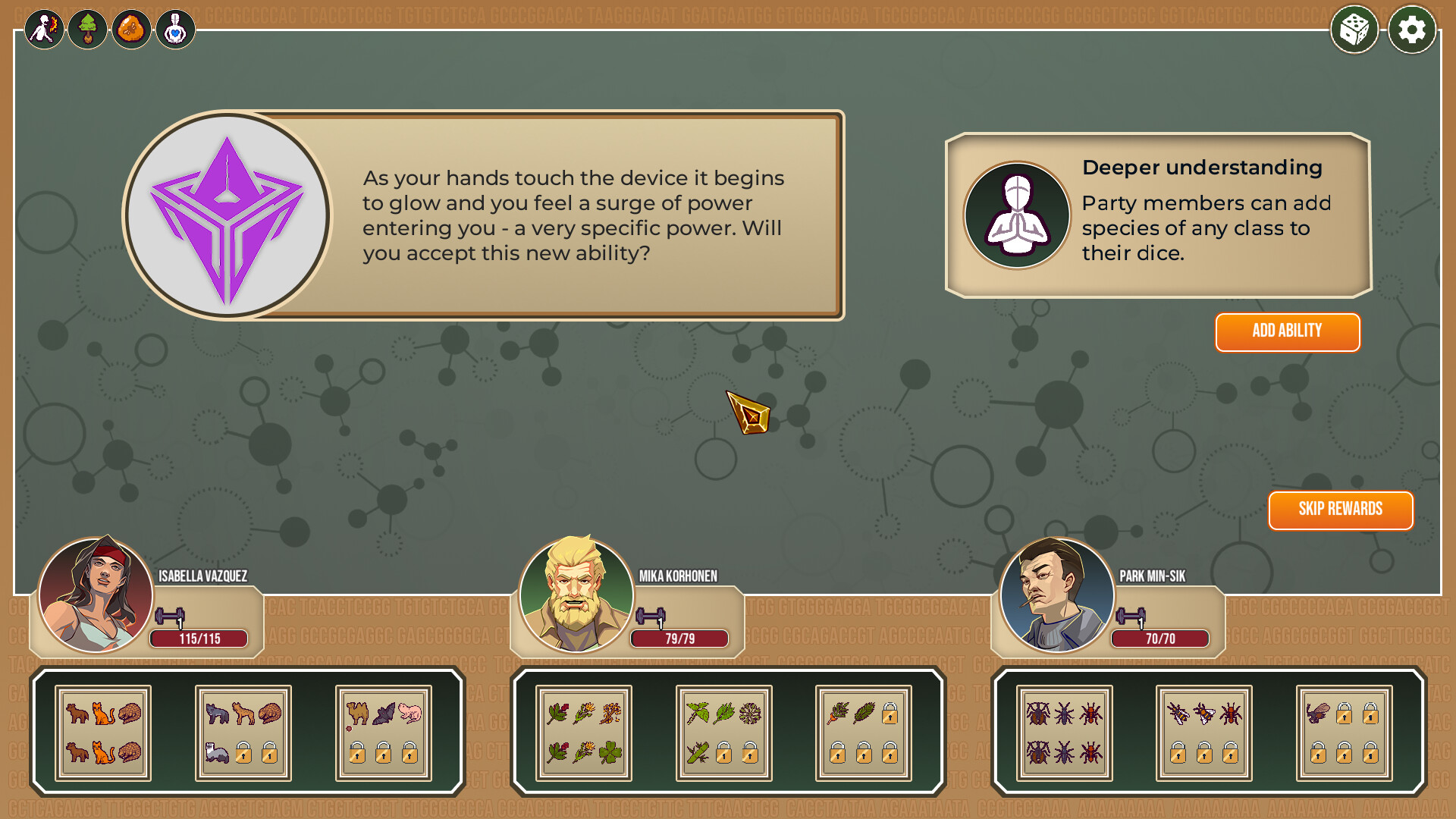Select the blue-heart figure ability icon
This screenshot has width=1456, height=819.
coord(175,30)
